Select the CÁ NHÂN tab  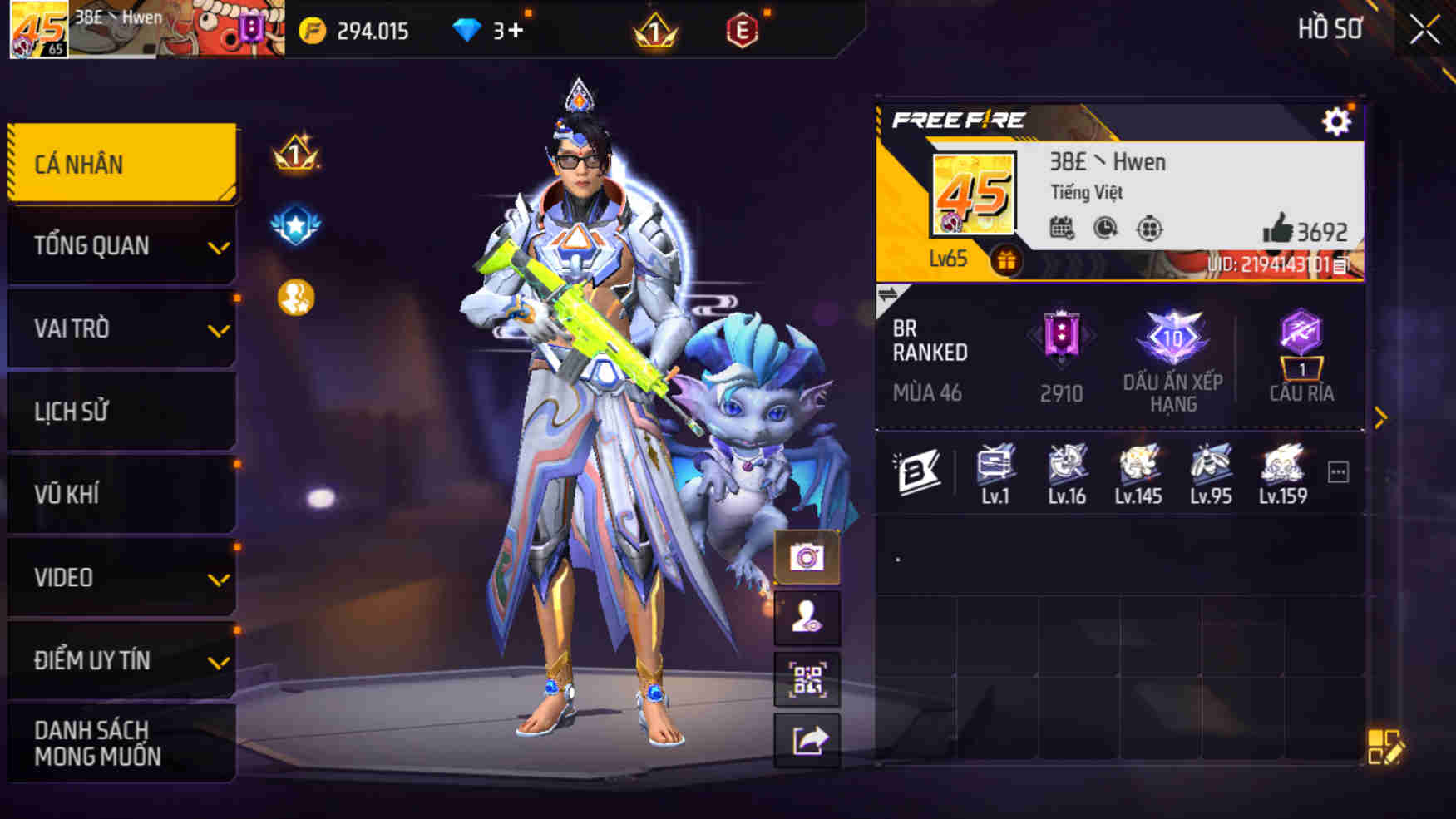[123, 164]
